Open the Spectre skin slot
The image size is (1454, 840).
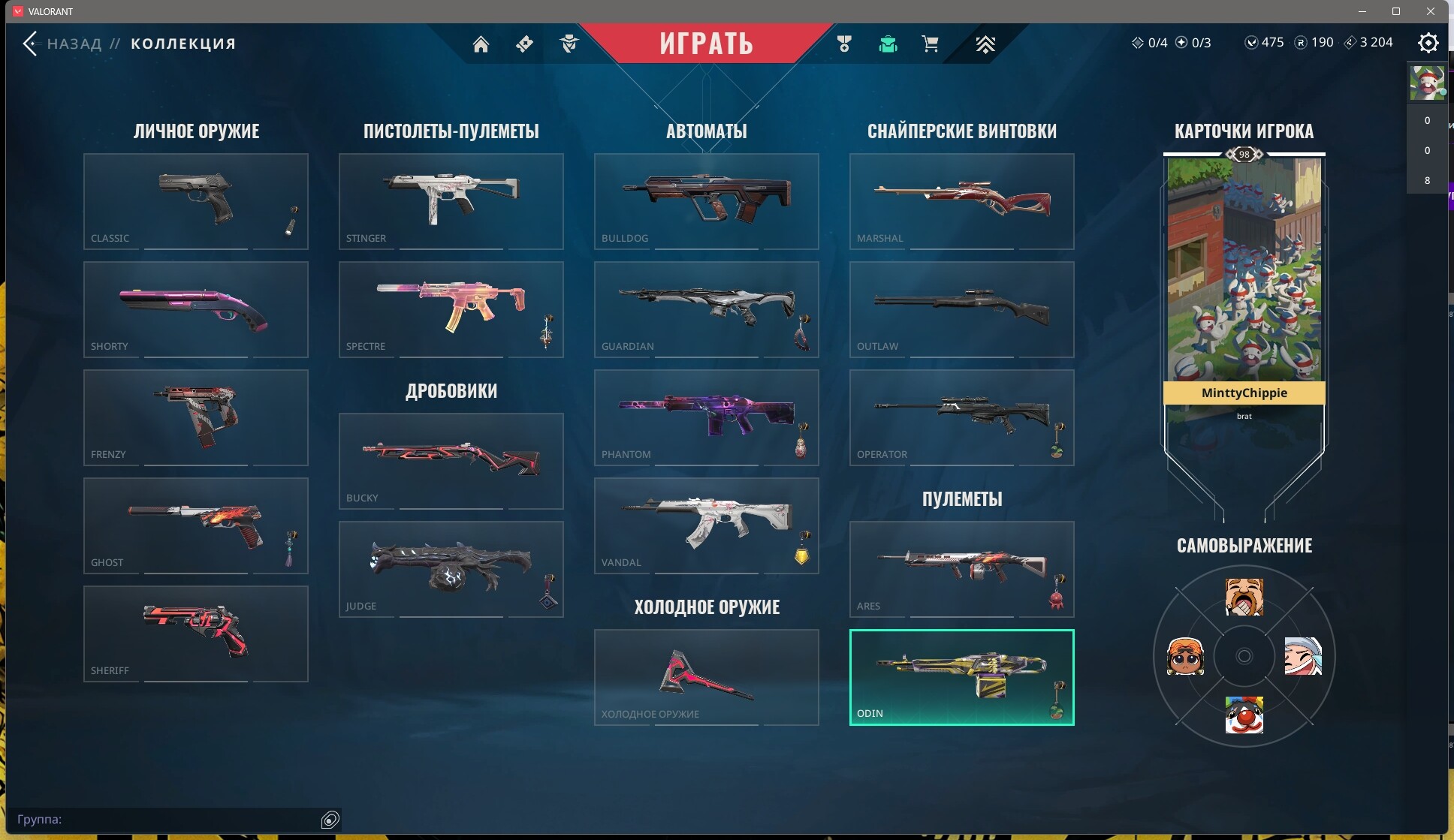tap(451, 309)
